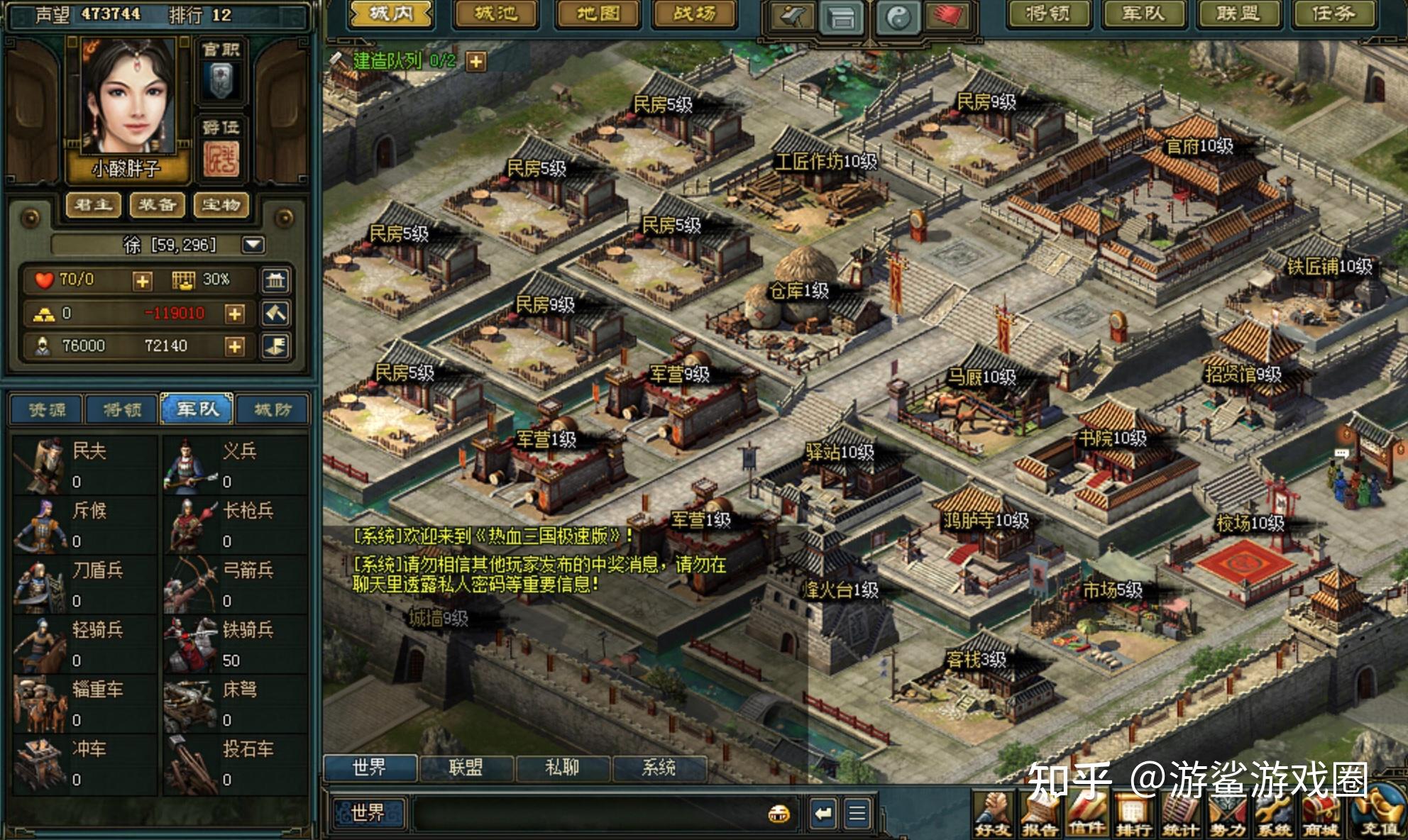Select the 私聊 private chat tab
This screenshot has height=840, width=1408.
(562, 767)
